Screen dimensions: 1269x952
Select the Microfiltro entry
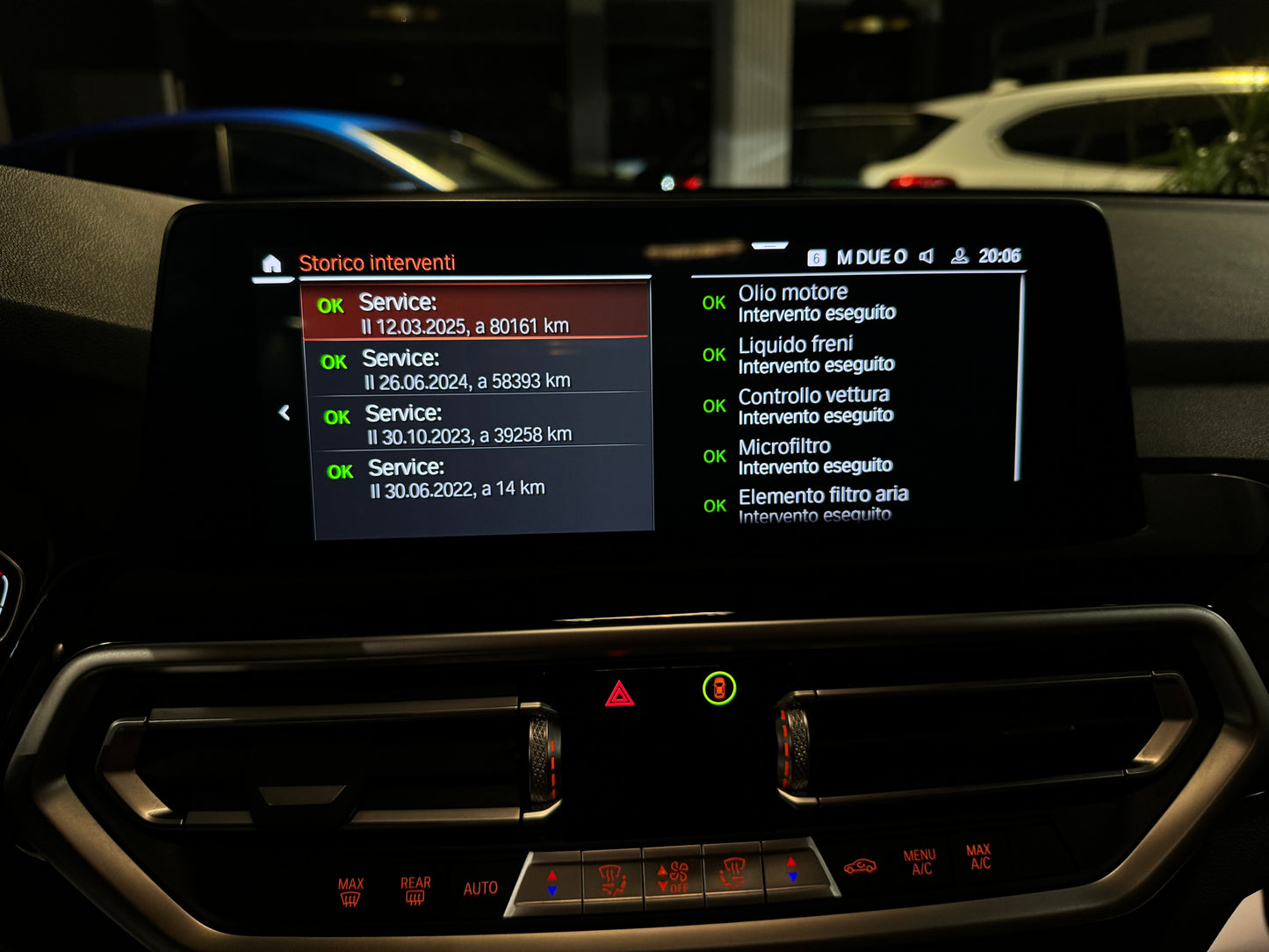(x=814, y=455)
